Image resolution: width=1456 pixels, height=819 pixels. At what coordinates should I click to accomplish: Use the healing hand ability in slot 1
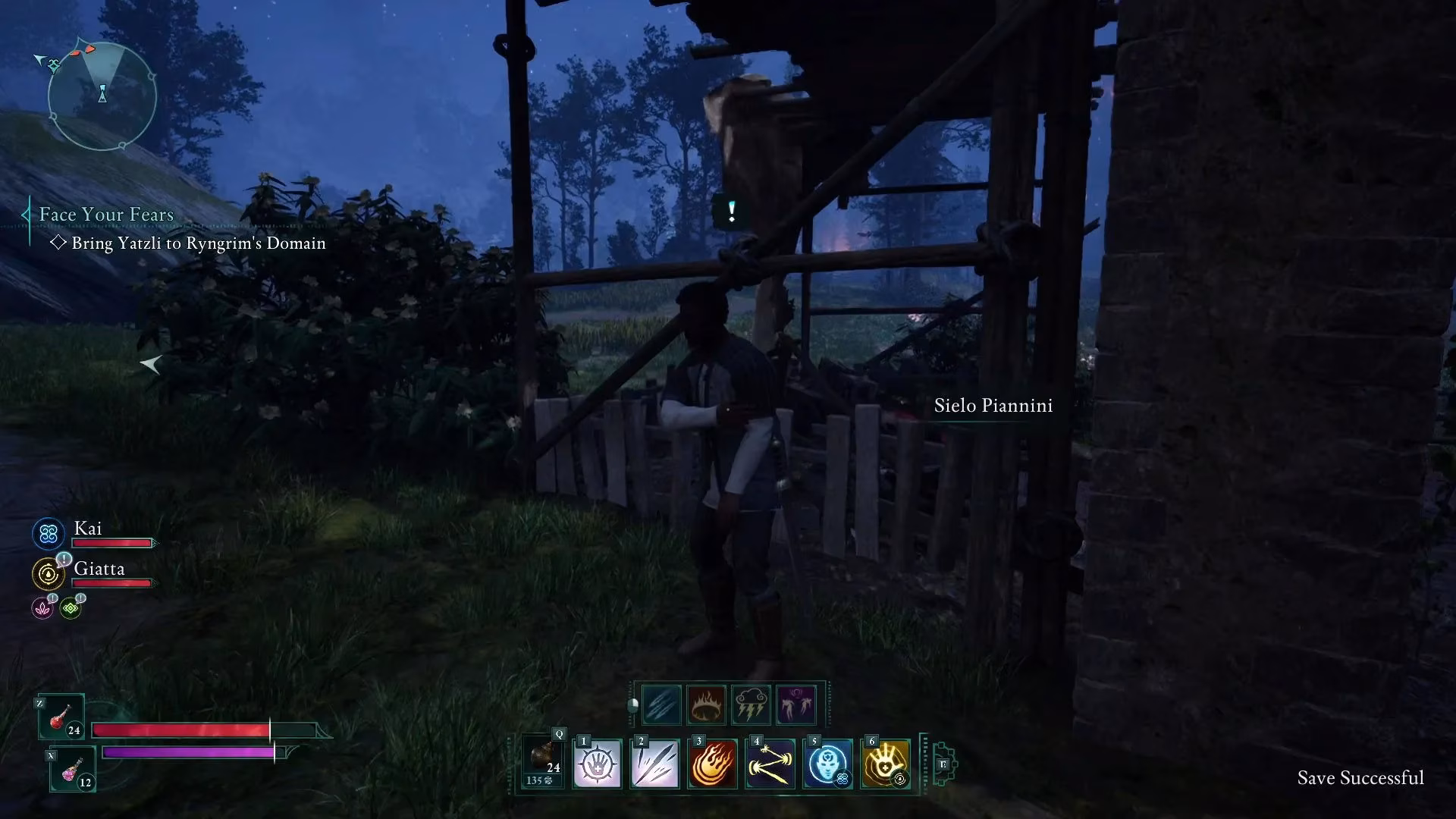point(598,764)
